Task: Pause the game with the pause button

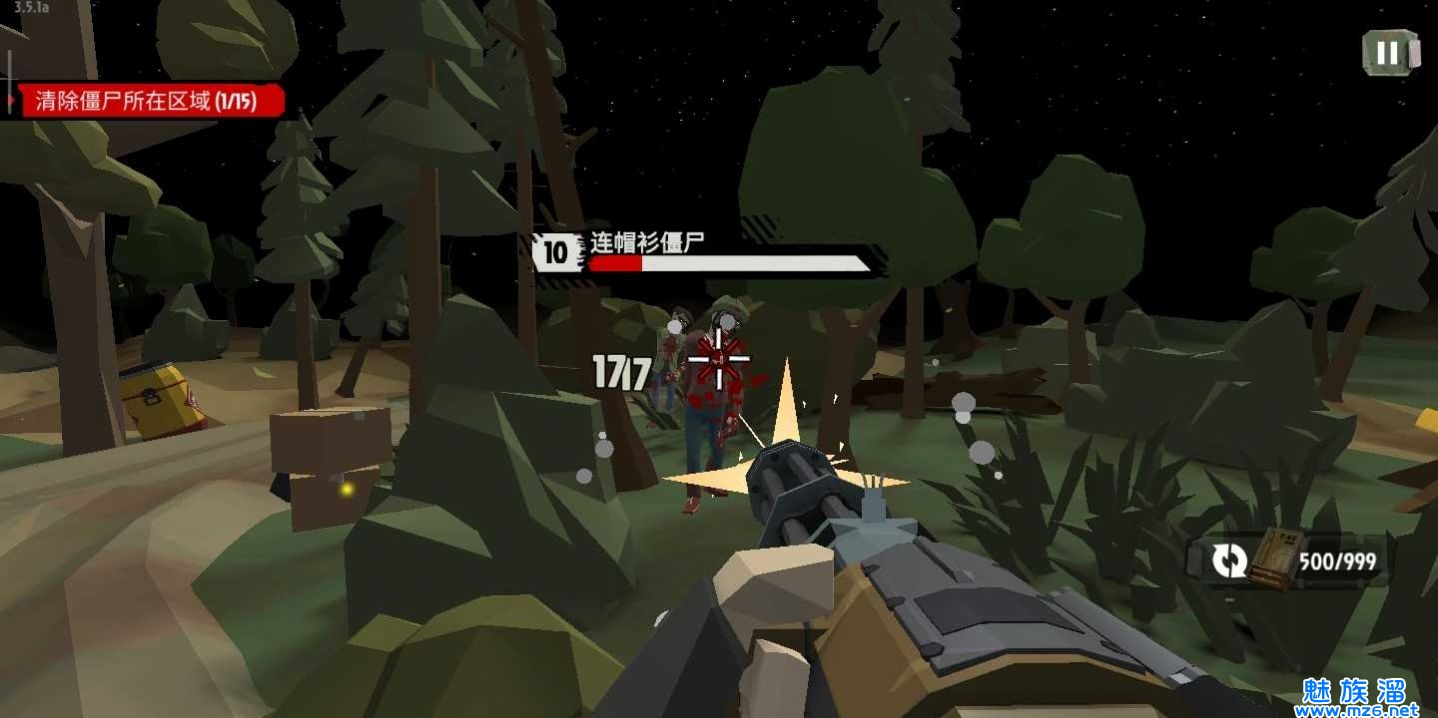Action: click(1389, 53)
